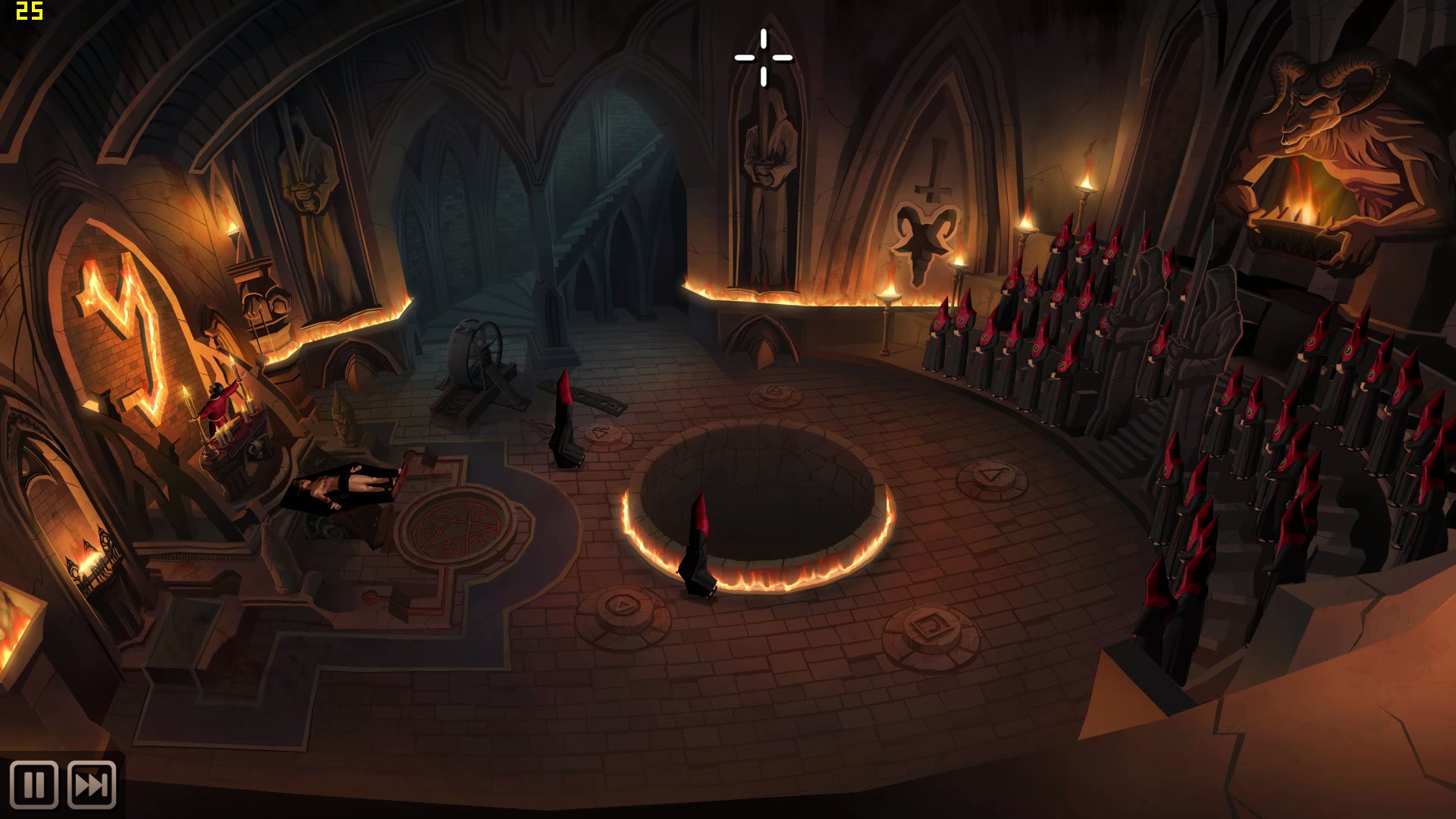
Task: Pause the cutscene
Action: 34,785
